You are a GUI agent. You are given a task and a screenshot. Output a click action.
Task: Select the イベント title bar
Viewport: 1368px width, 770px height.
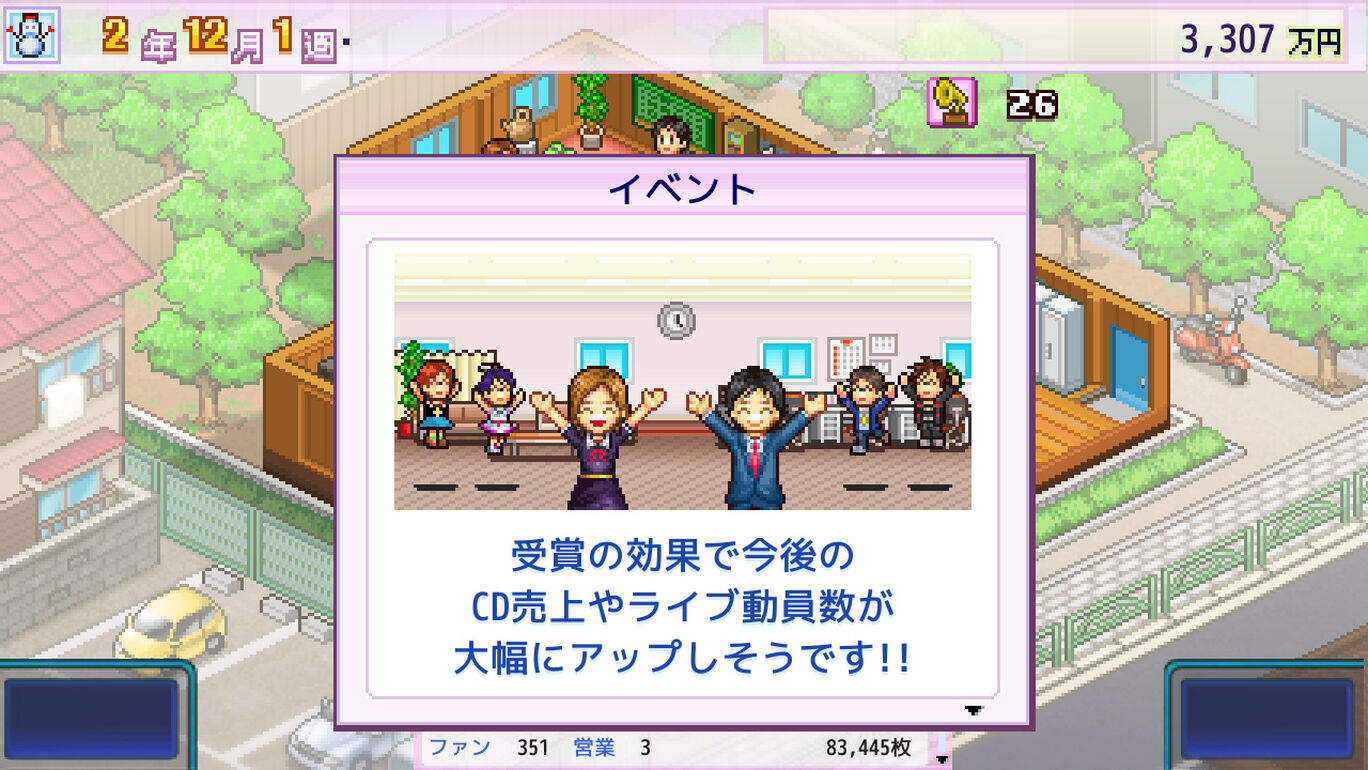(683, 190)
